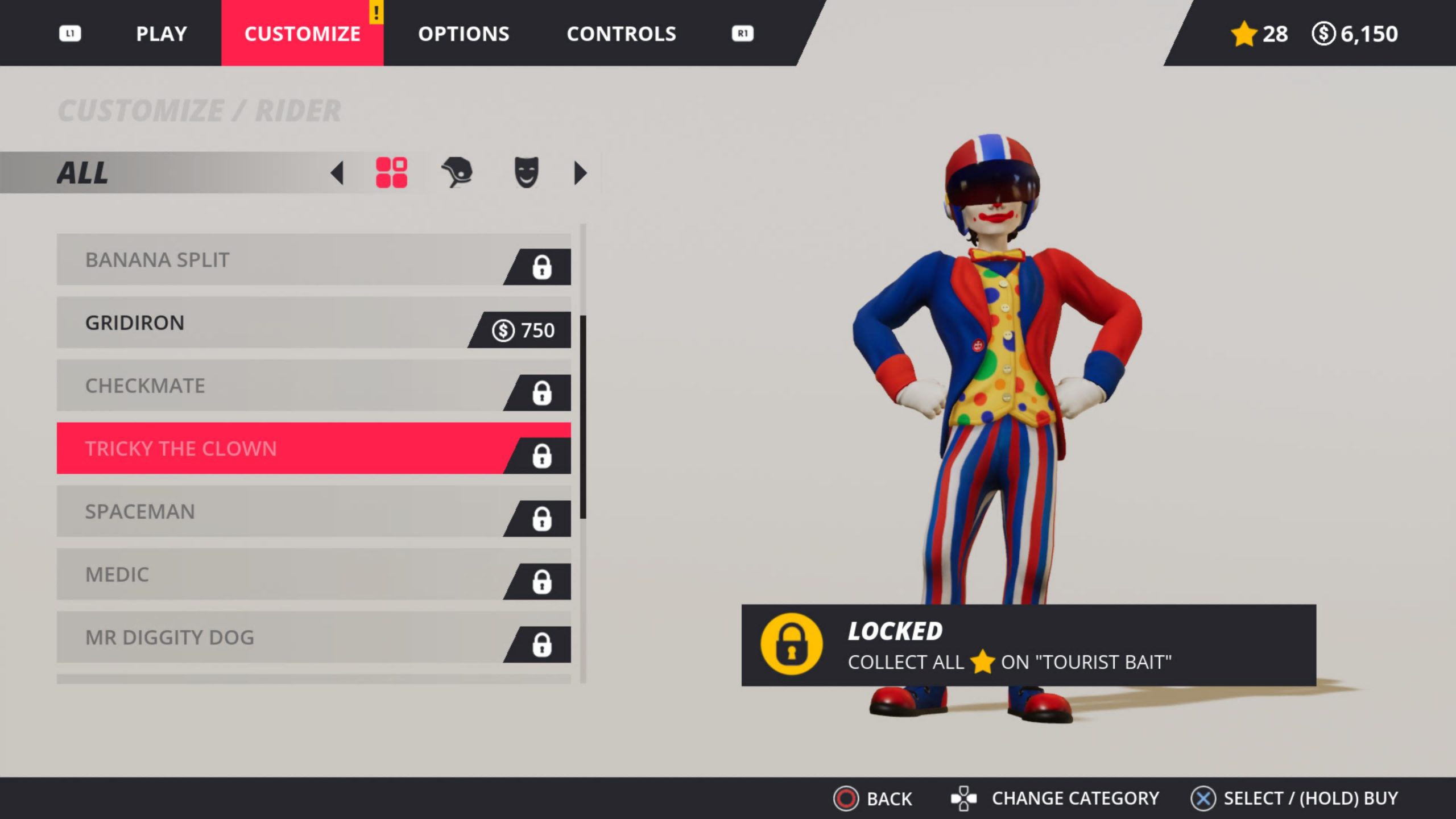The image size is (1456, 819).
Task: Select Tricky the Clown in the list
Action: pos(313,448)
